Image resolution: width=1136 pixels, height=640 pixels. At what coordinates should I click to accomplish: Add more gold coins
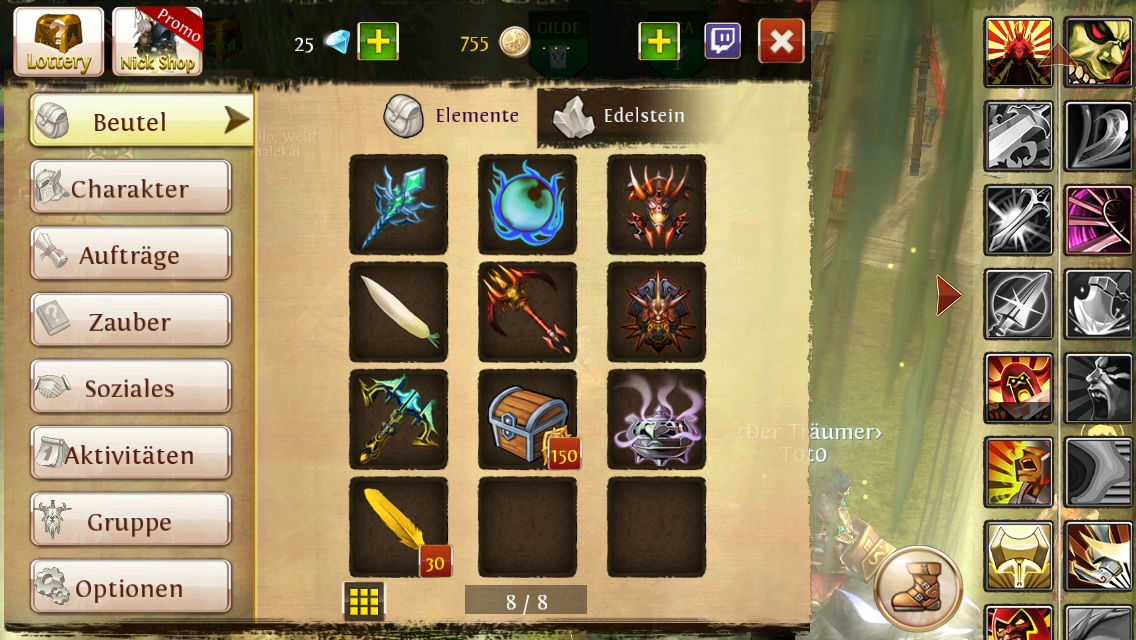tap(658, 42)
